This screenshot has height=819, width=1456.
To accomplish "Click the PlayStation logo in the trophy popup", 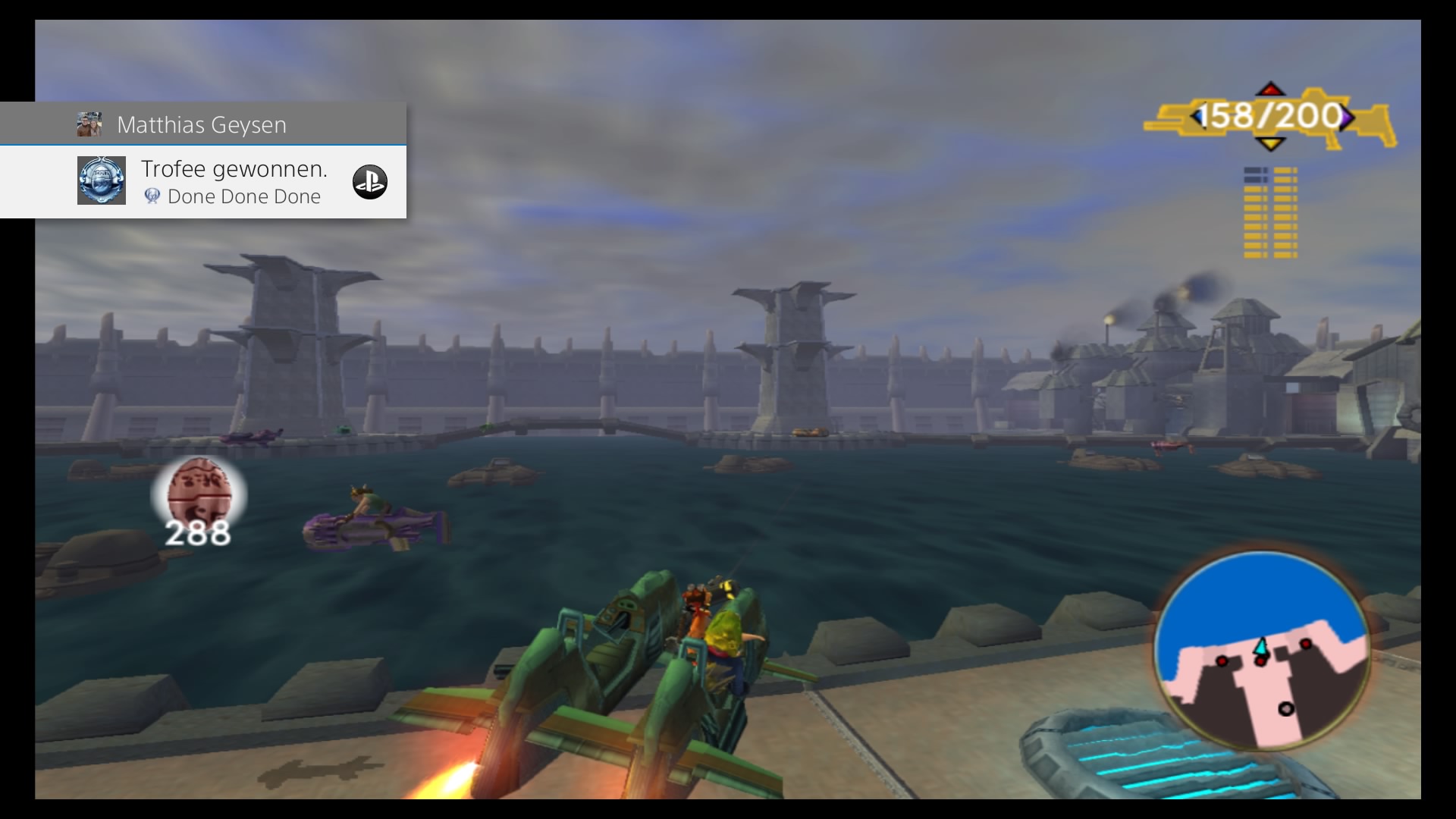I will (371, 182).
